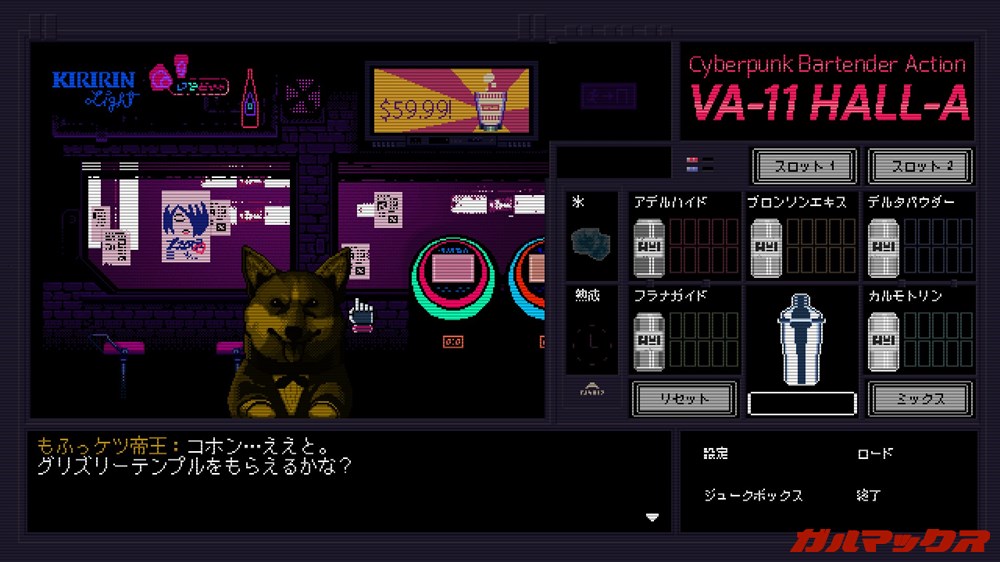This screenshot has height=562, width=1000.
Task: Click the リセット reset button
Action: click(684, 398)
